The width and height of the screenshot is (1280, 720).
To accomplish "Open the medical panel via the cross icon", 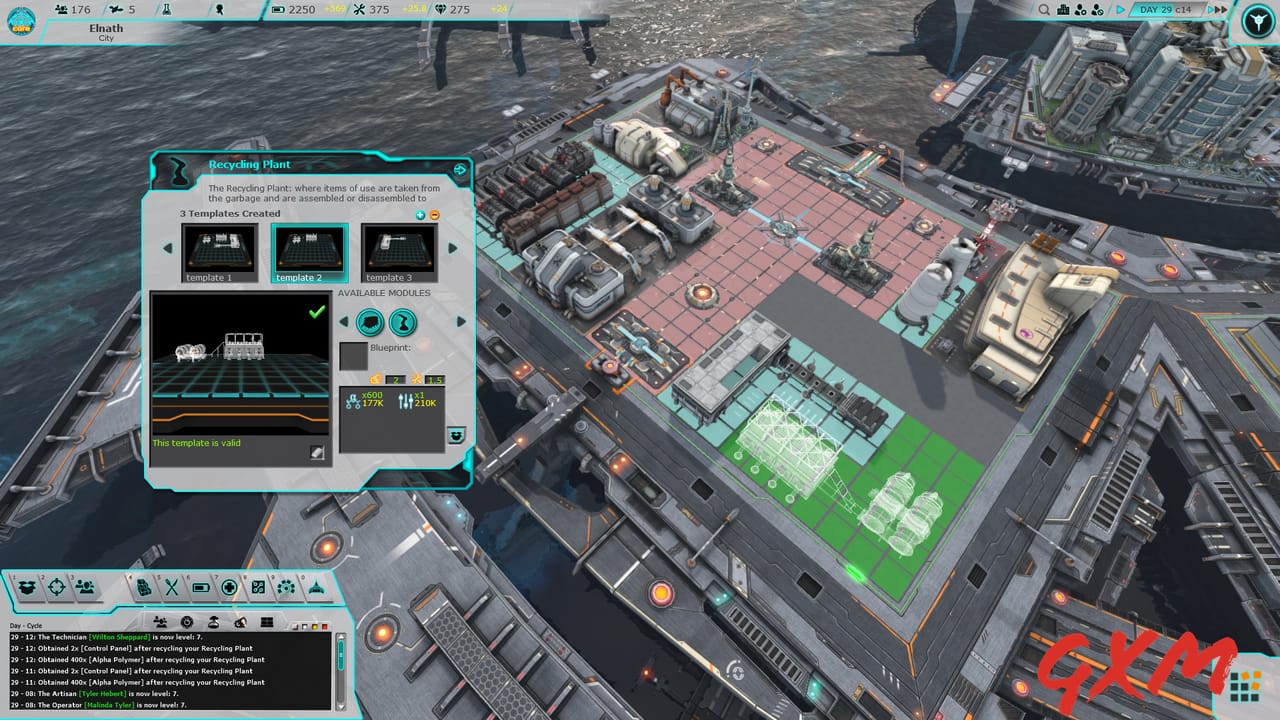I will pos(231,586).
